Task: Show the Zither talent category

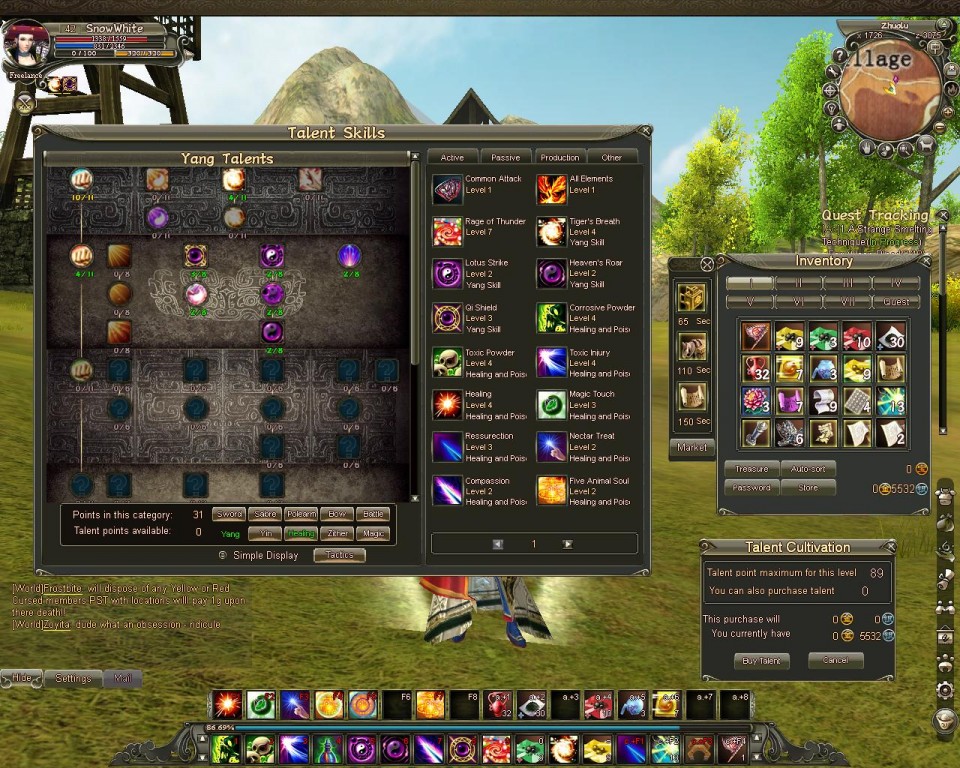Action: pos(337,534)
